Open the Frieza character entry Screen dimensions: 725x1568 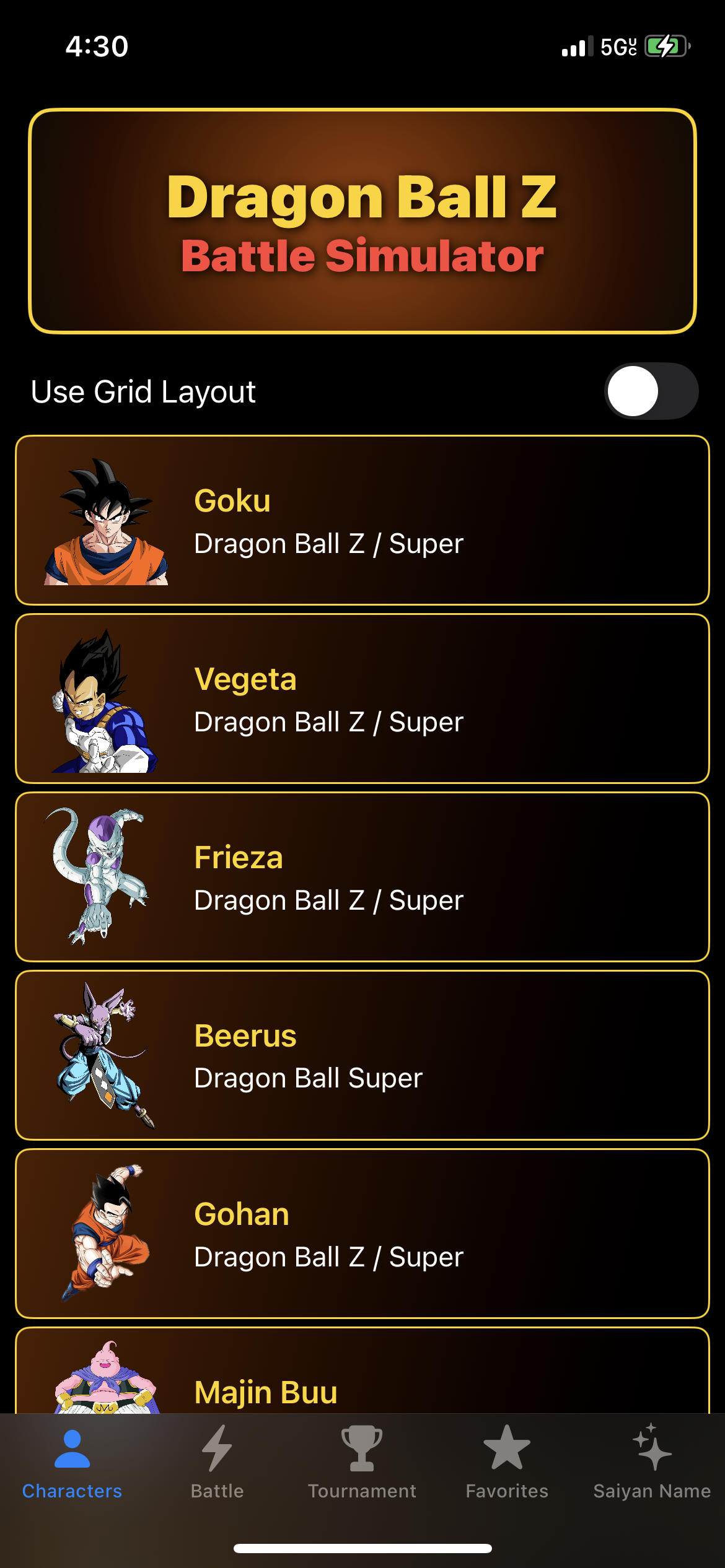tap(362, 877)
